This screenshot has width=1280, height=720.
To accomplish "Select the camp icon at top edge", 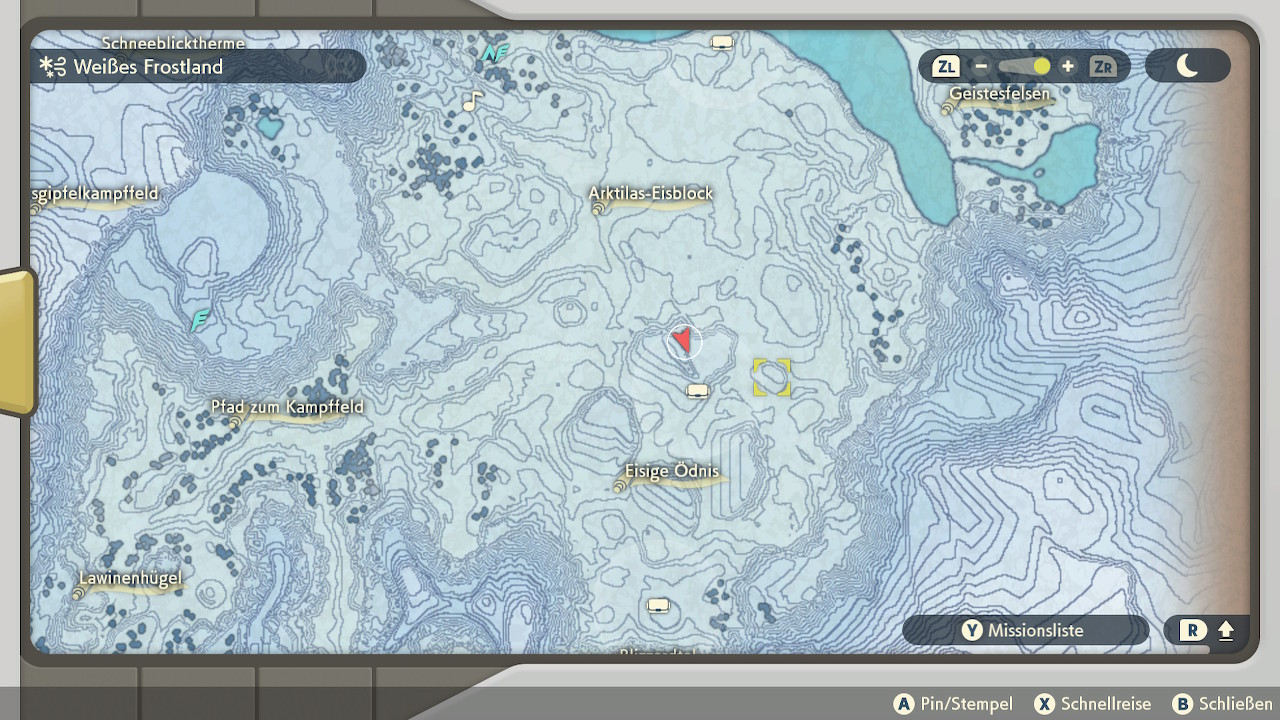I will (x=721, y=43).
